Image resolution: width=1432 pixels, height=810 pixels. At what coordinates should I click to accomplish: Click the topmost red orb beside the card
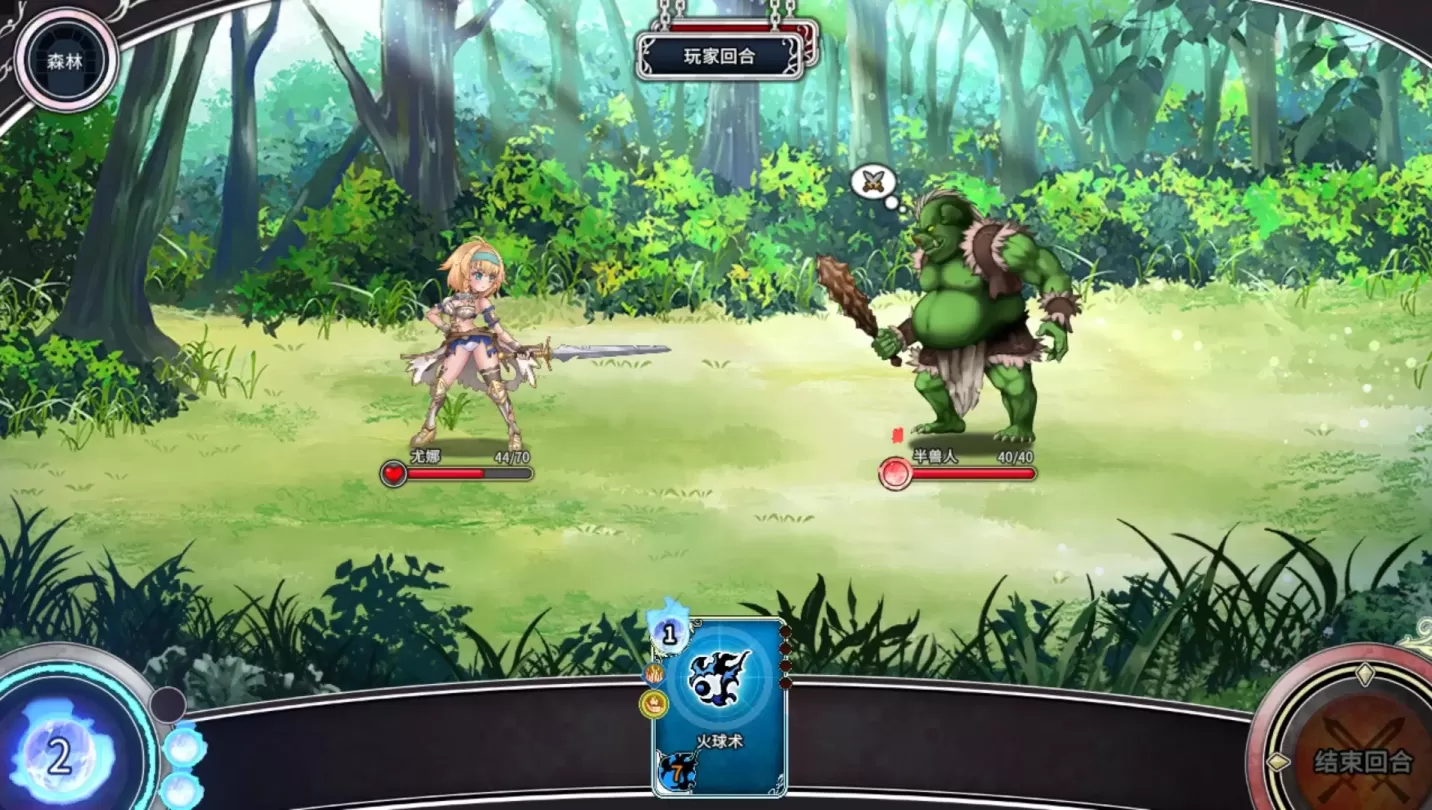(785, 631)
